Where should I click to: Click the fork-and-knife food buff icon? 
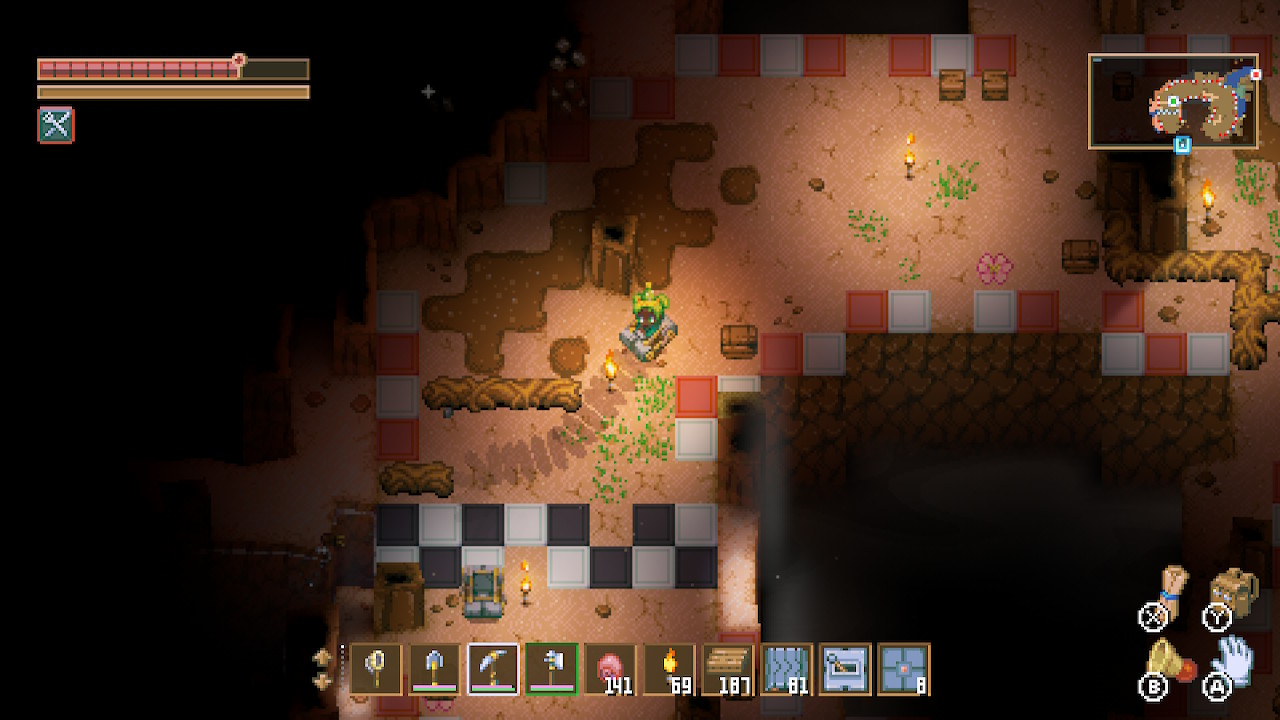pyautogui.click(x=56, y=125)
